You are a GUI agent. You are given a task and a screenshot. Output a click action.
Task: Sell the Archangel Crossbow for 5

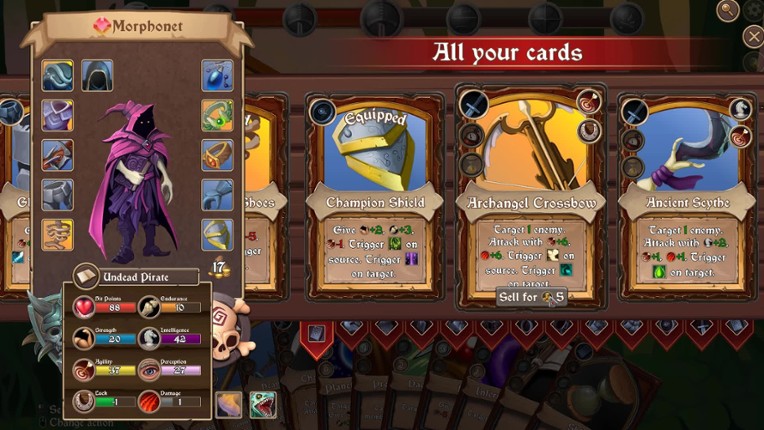(530, 296)
